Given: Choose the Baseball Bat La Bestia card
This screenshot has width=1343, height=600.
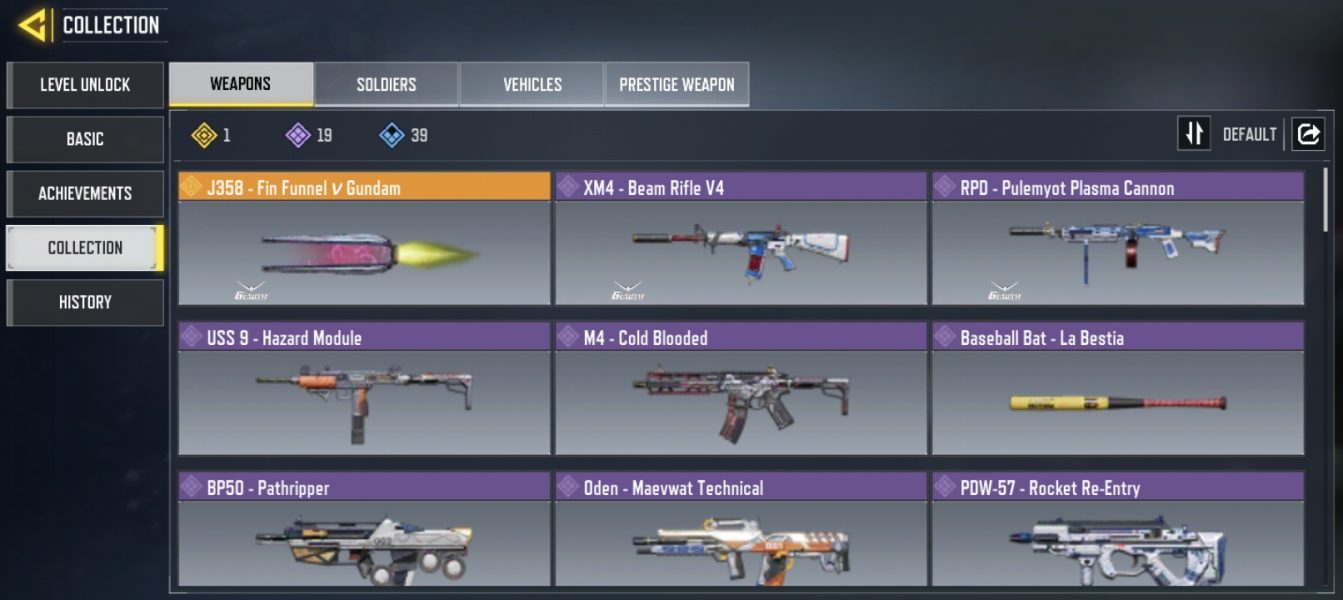Looking at the screenshot, I should tap(1118, 389).
